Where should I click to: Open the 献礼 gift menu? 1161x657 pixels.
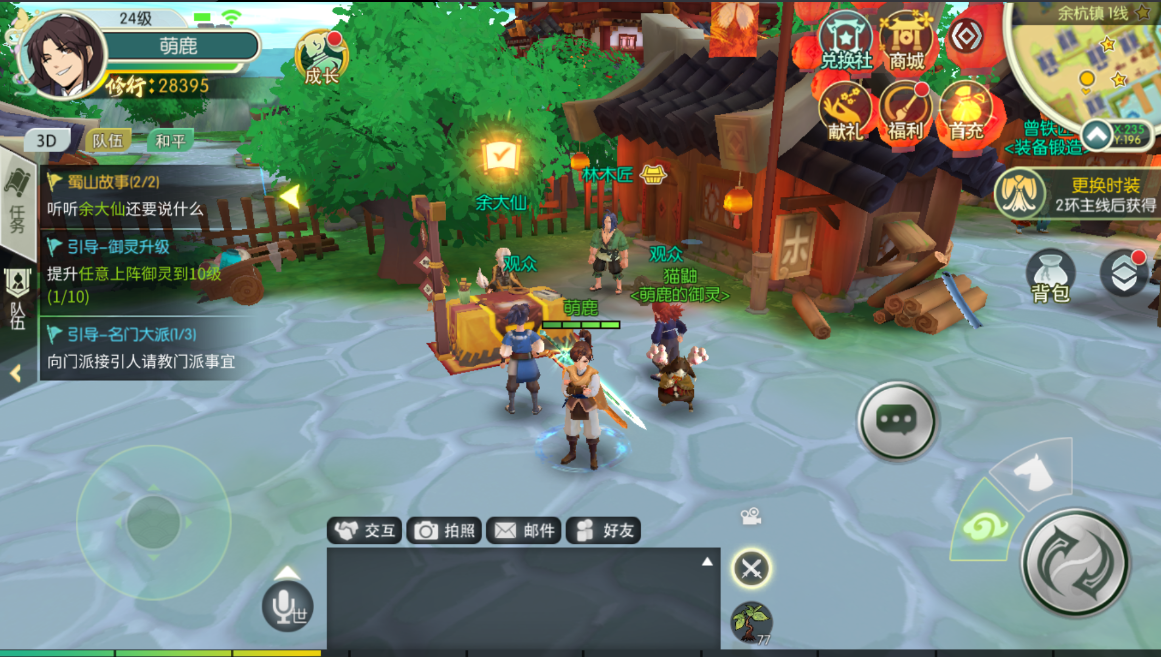click(846, 110)
